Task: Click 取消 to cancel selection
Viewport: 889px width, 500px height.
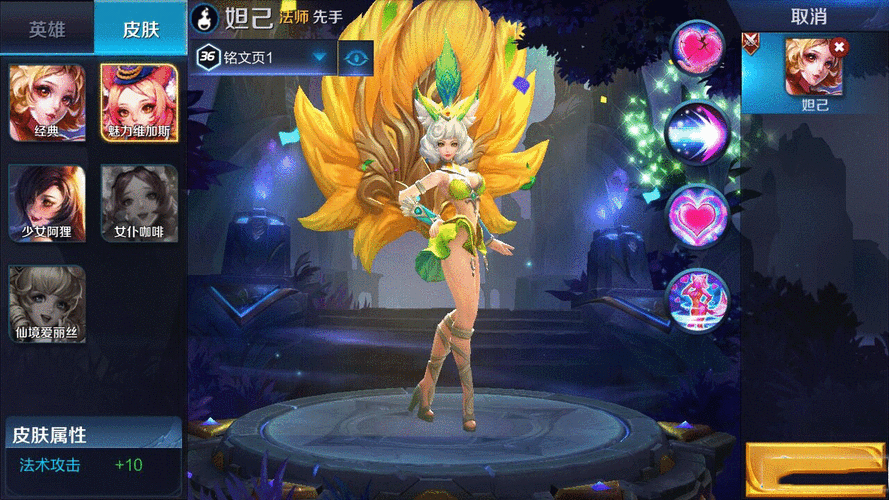Action: click(808, 17)
